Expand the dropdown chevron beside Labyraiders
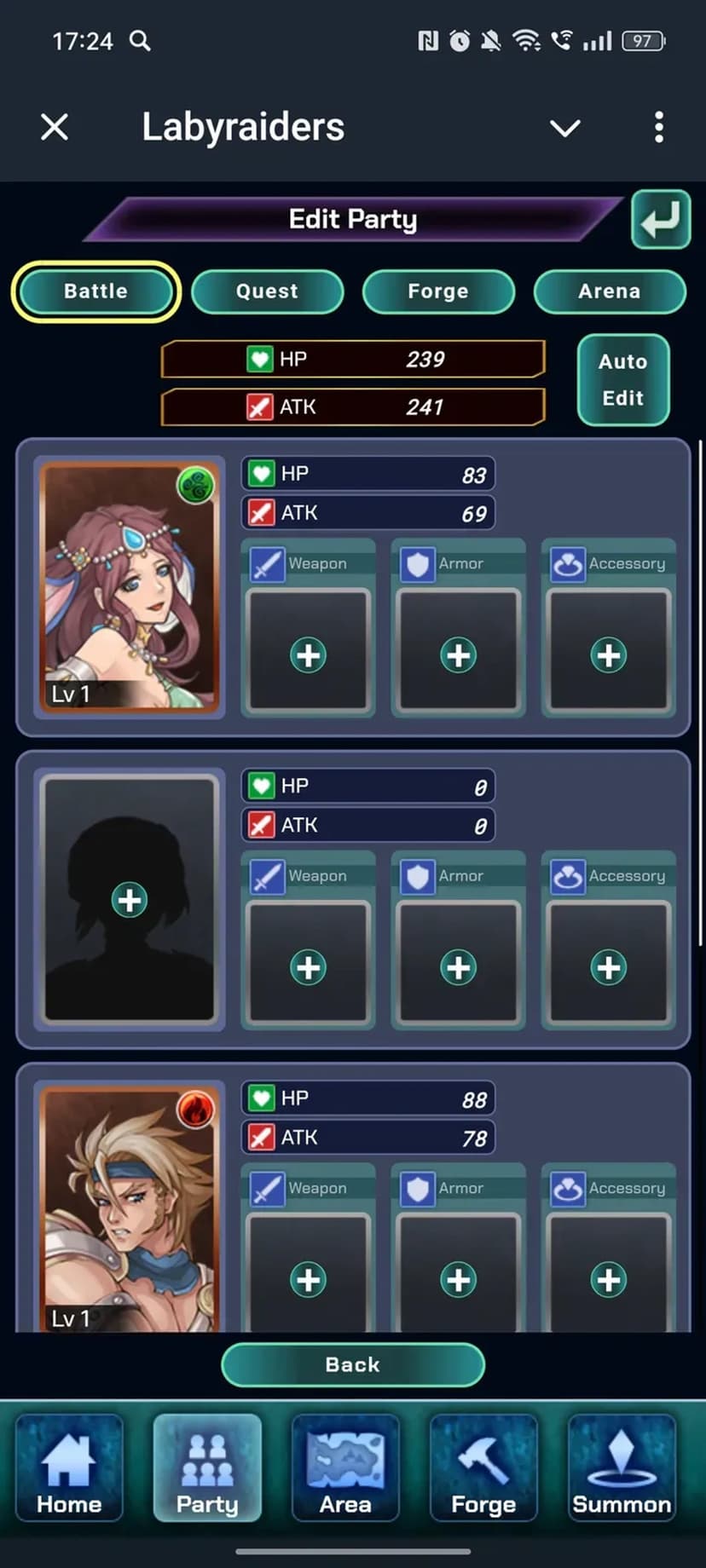The width and height of the screenshot is (706, 1568). click(x=564, y=129)
